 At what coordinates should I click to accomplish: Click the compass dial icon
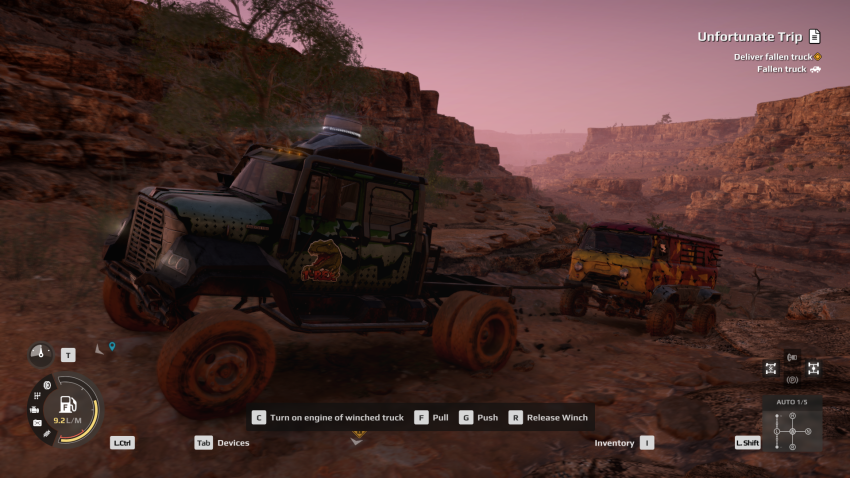click(x=40, y=354)
